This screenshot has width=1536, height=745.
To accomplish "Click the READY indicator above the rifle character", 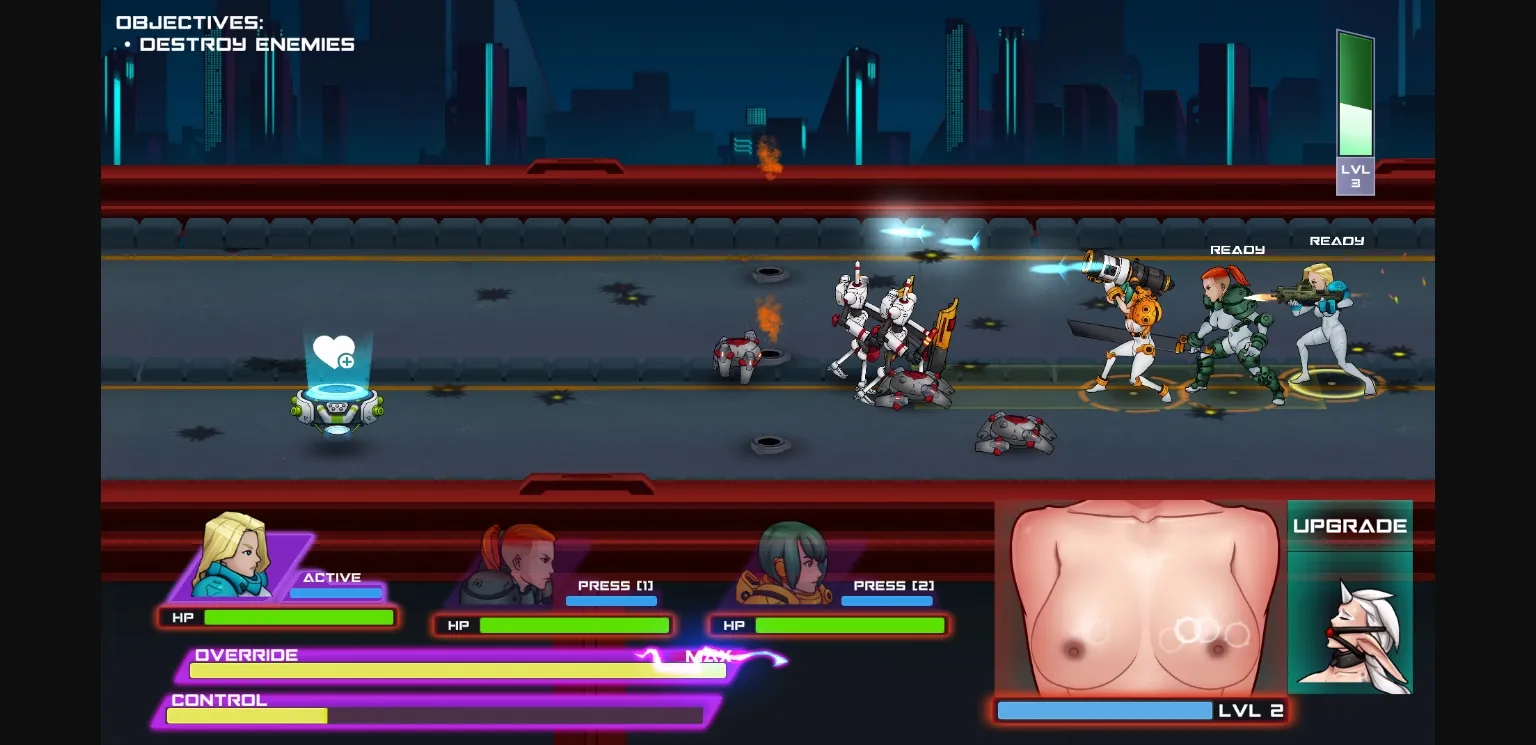I will tap(1336, 240).
